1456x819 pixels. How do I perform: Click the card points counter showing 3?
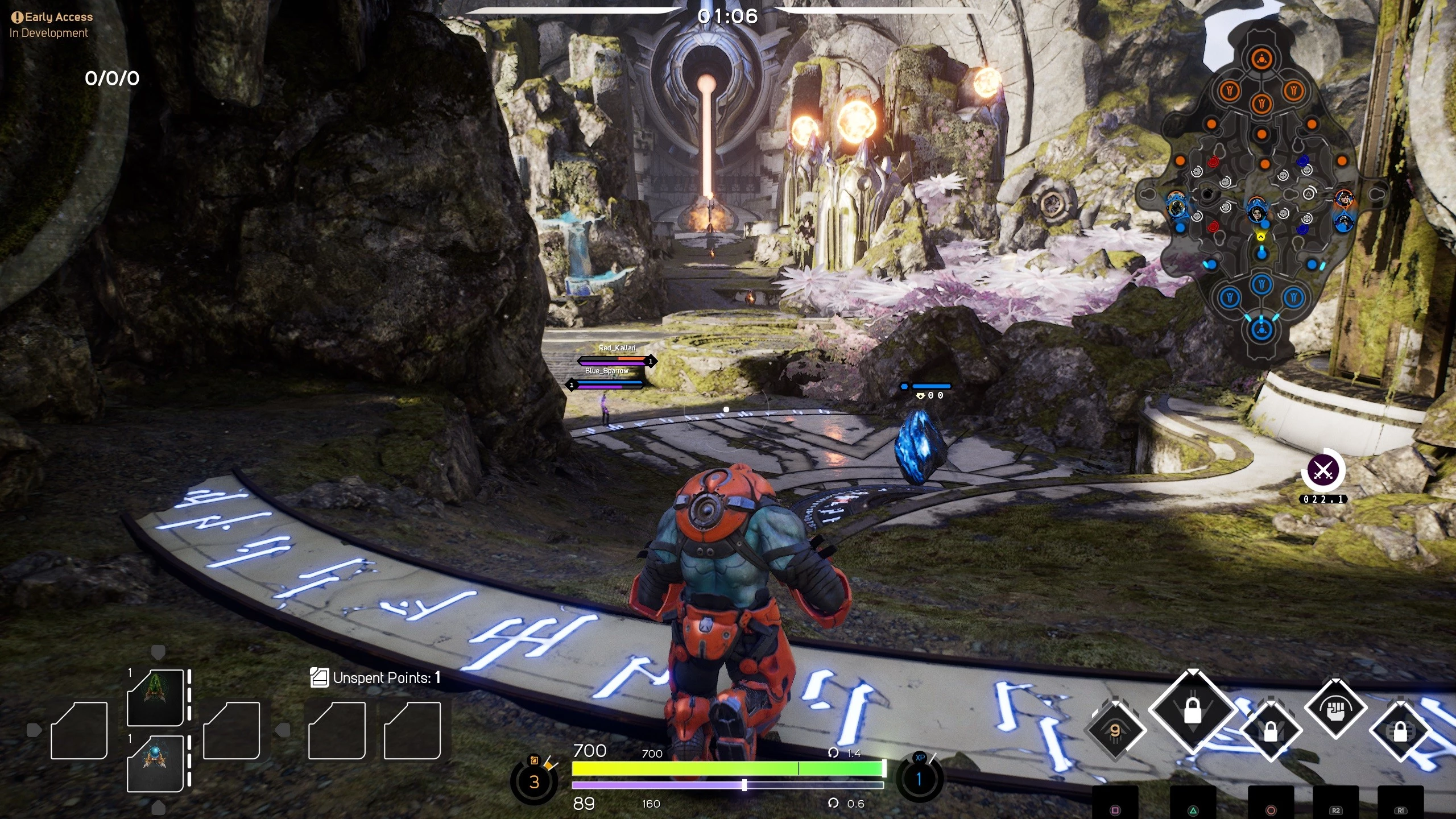(x=533, y=782)
